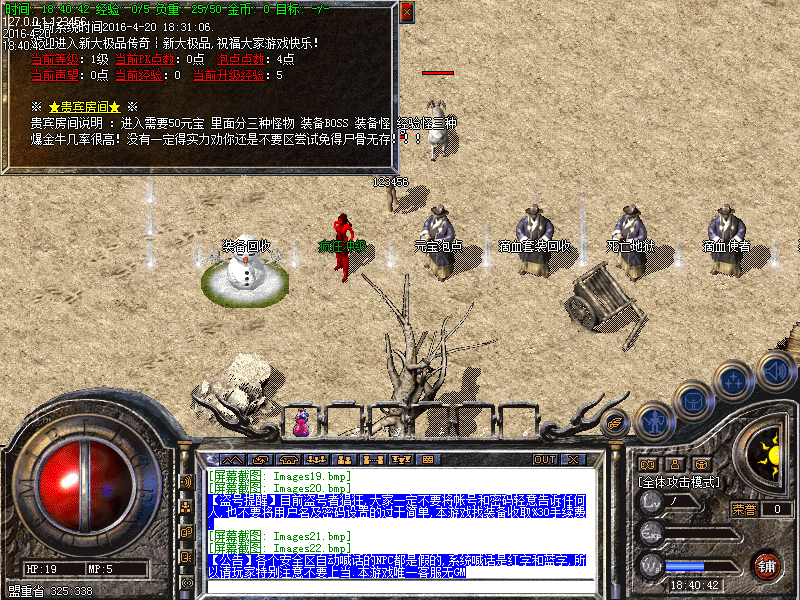The height and width of the screenshot is (600, 800).
Task: Open the character equipment round button
Action: (655, 422)
